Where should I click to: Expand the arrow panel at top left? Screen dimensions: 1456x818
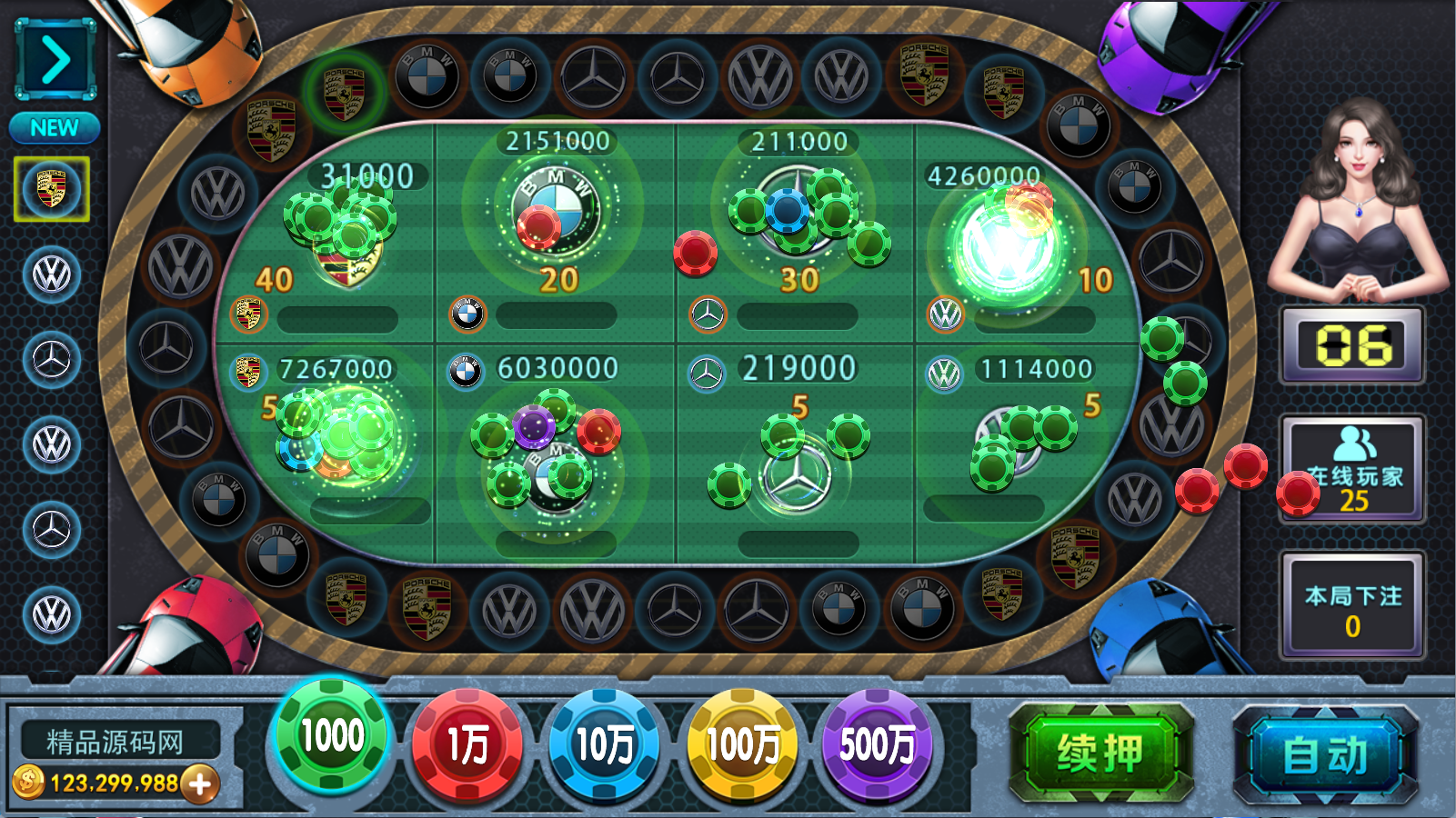click(55, 60)
